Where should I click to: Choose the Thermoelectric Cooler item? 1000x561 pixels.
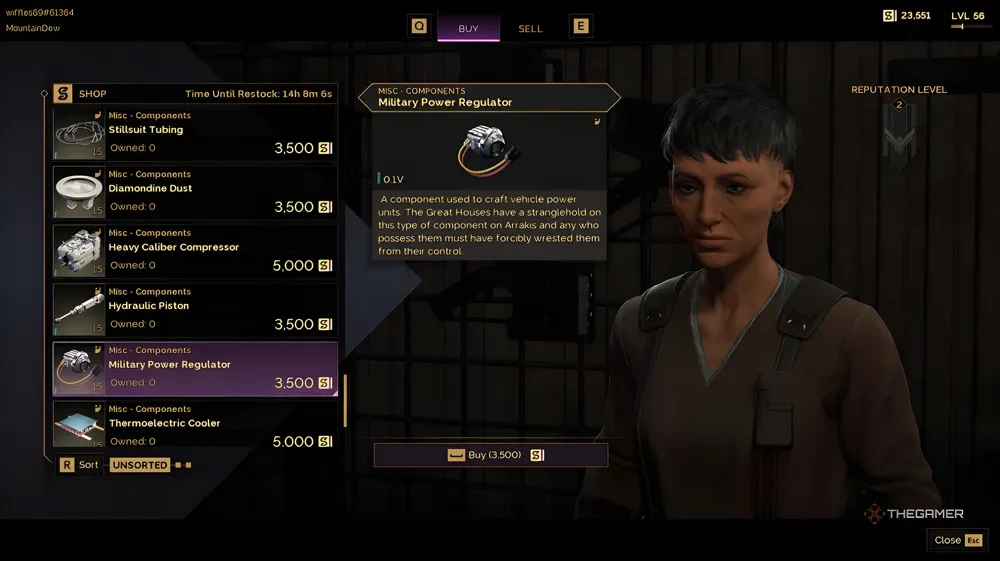coord(195,425)
